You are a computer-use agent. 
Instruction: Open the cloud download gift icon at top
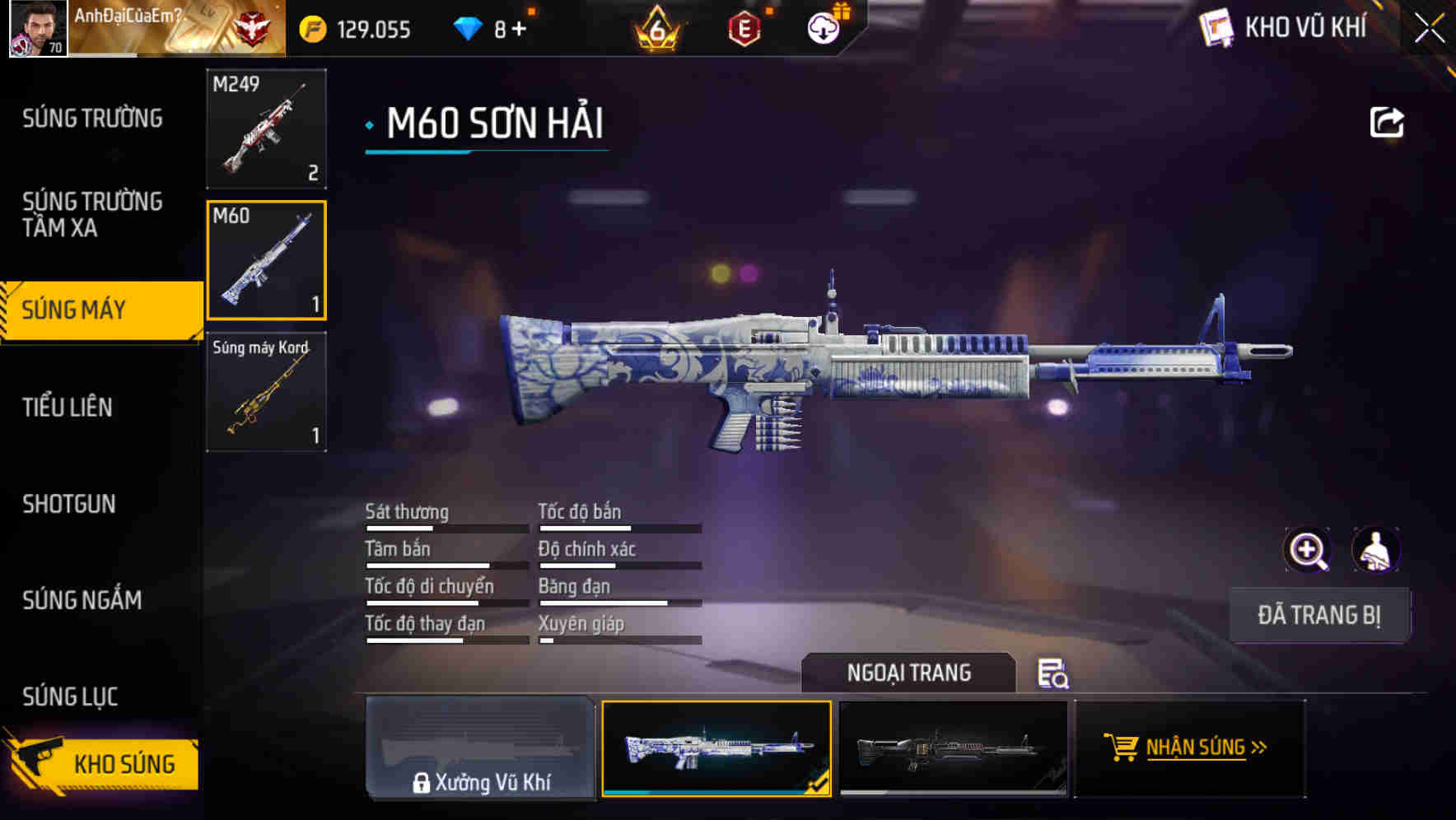[x=823, y=27]
